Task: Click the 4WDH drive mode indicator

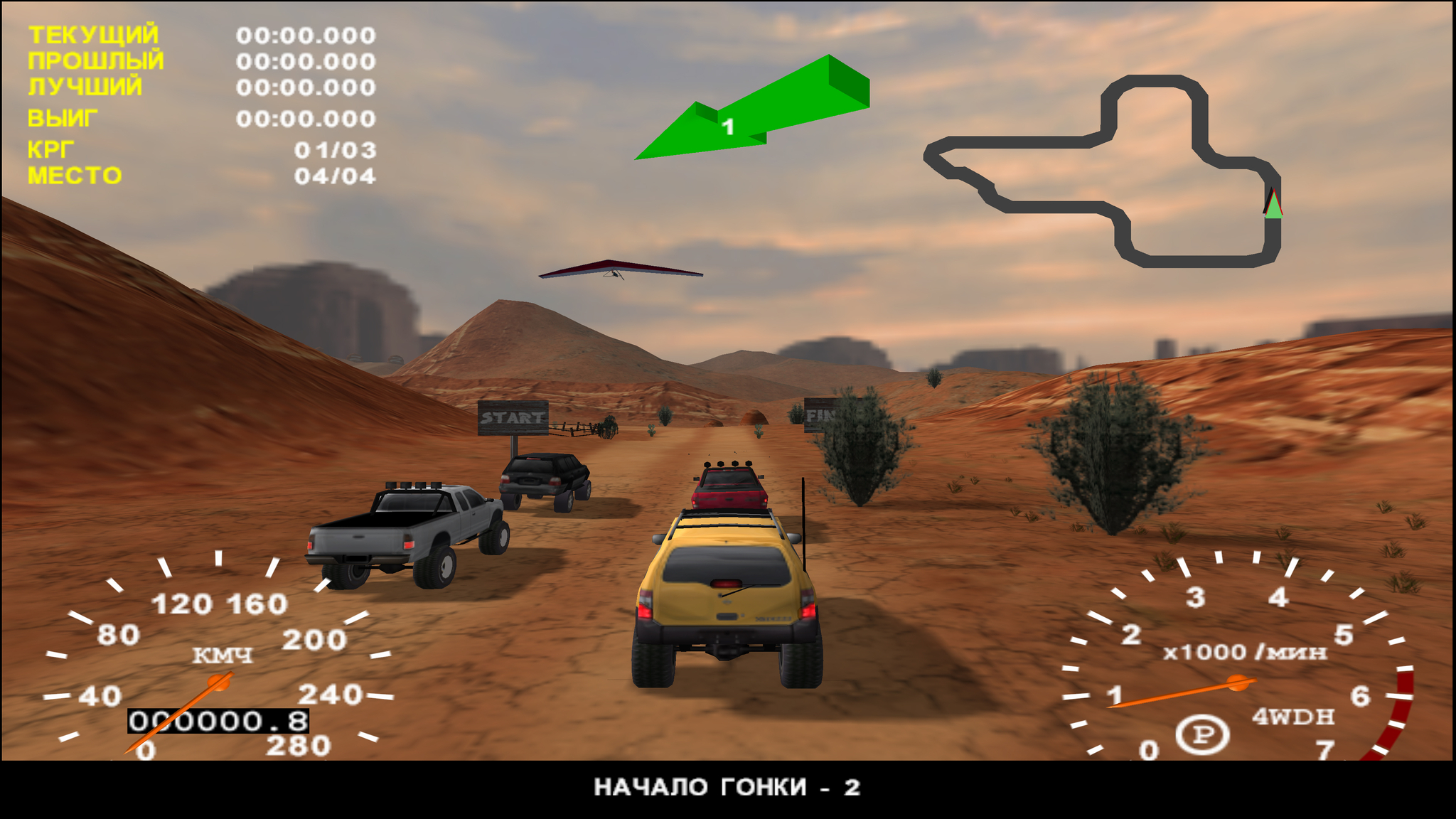Action: coord(1293,717)
